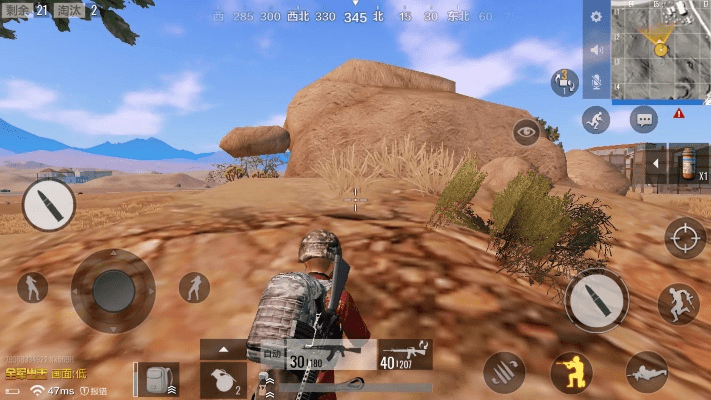The image size is (711, 400).
Task: Go prone with the lying soldier button
Action: click(x=646, y=372)
